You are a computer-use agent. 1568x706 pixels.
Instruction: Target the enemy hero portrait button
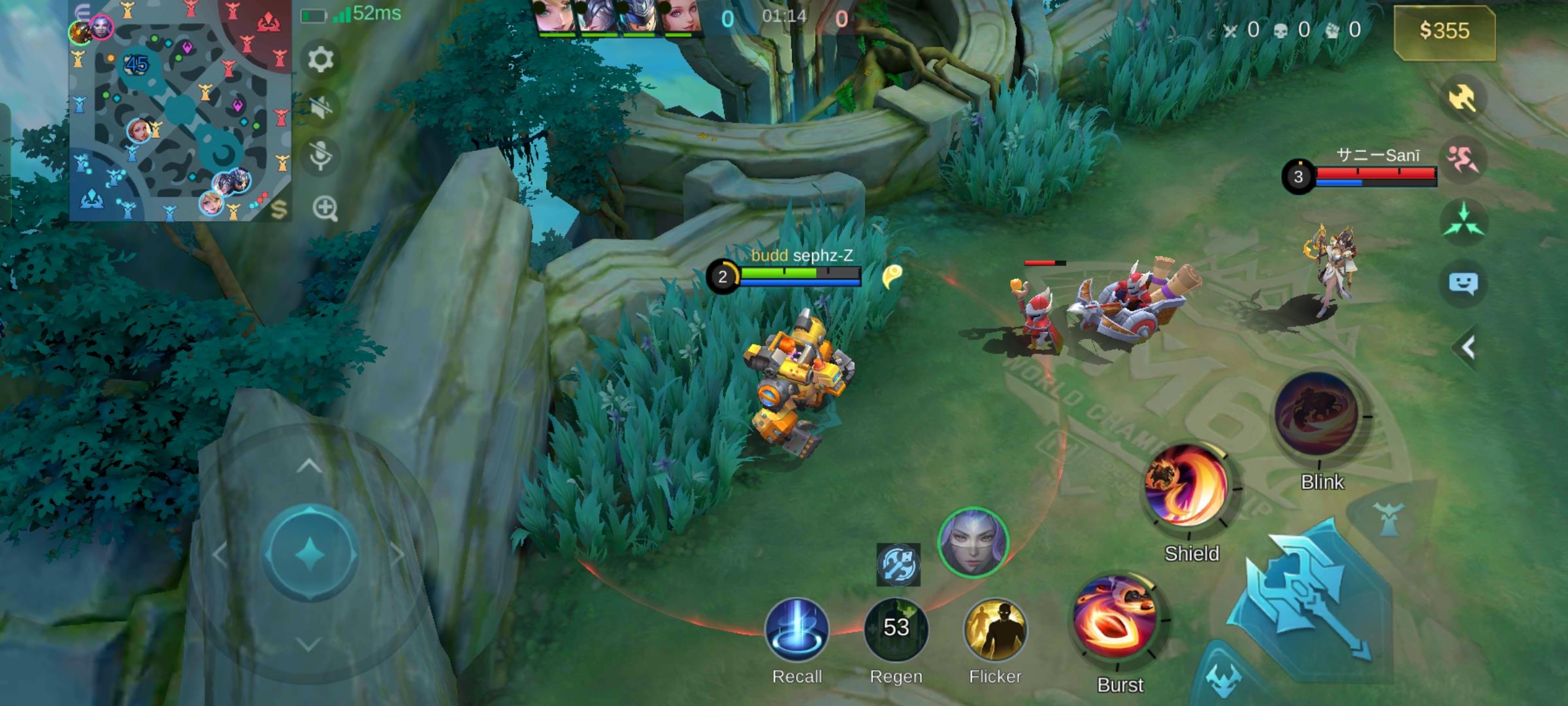point(973,543)
